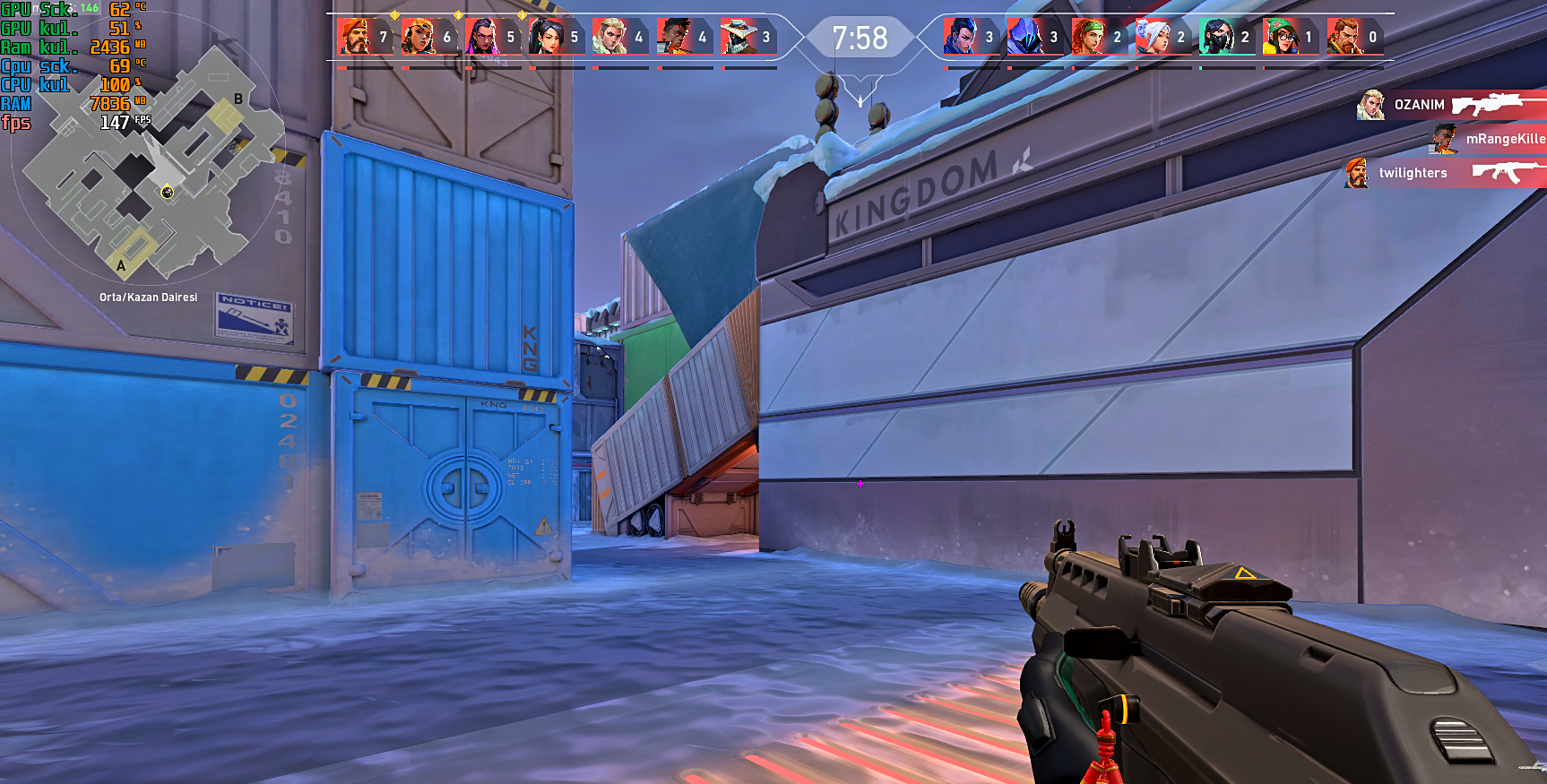Select the Sage portrait with 5 kills

[544, 37]
